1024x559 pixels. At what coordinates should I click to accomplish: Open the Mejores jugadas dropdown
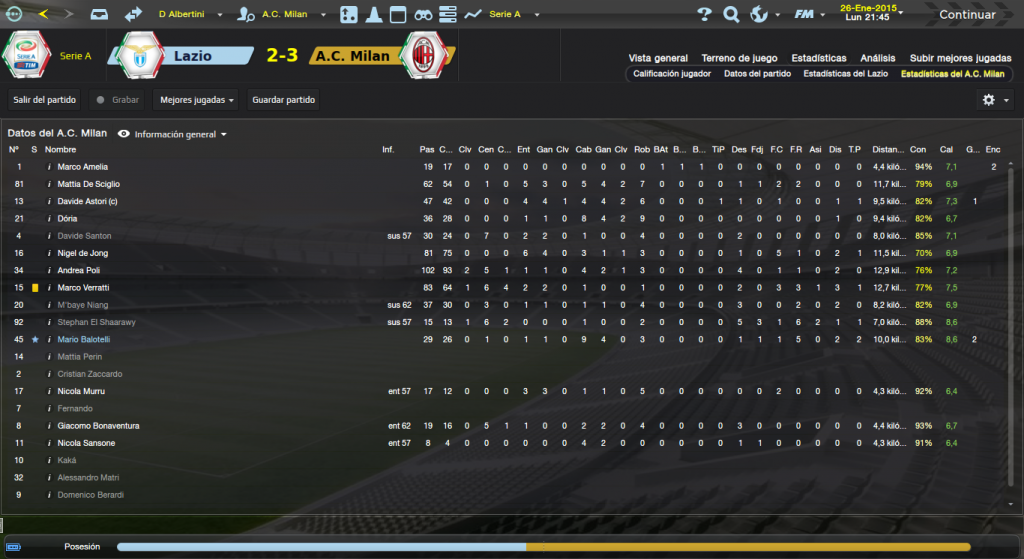tap(197, 99)
